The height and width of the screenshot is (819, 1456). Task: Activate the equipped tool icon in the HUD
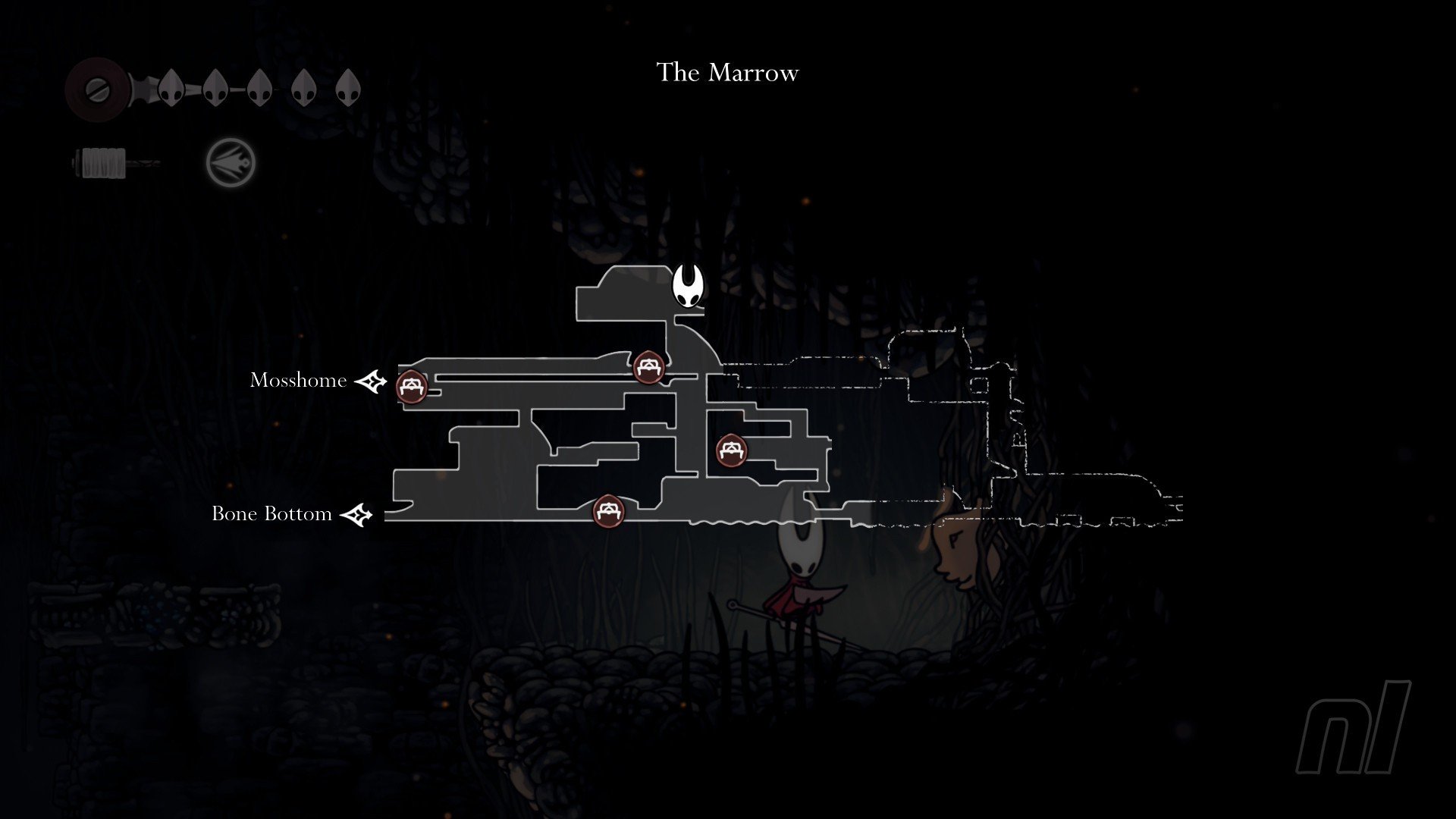point(231,162)
